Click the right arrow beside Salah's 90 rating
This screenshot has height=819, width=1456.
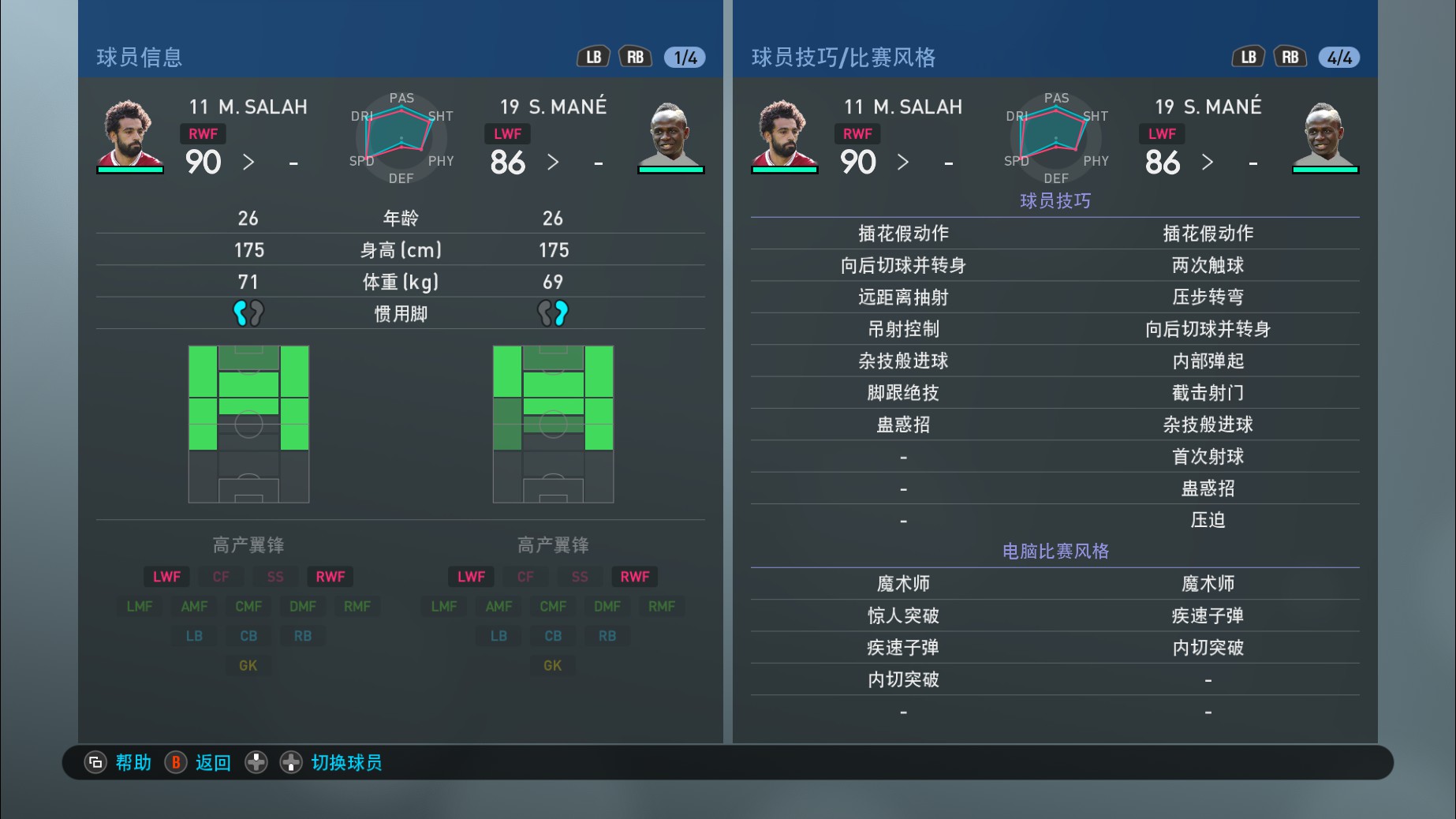(x=248, y=163)
